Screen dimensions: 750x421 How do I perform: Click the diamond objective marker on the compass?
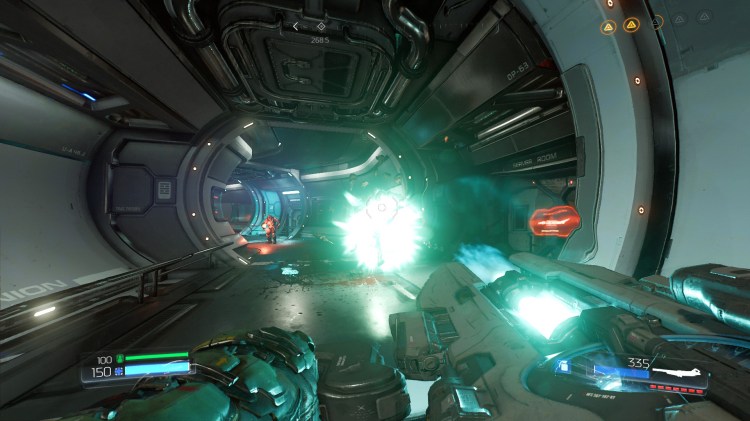click(319, 26)
